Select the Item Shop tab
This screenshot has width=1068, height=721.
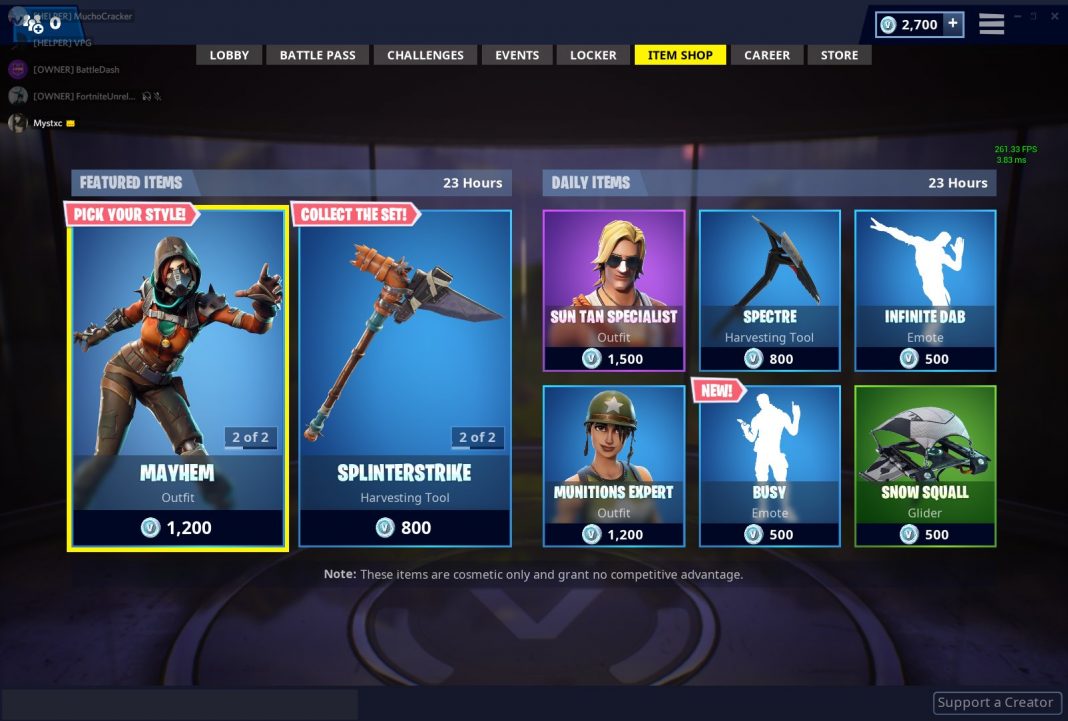pos(680,55)
